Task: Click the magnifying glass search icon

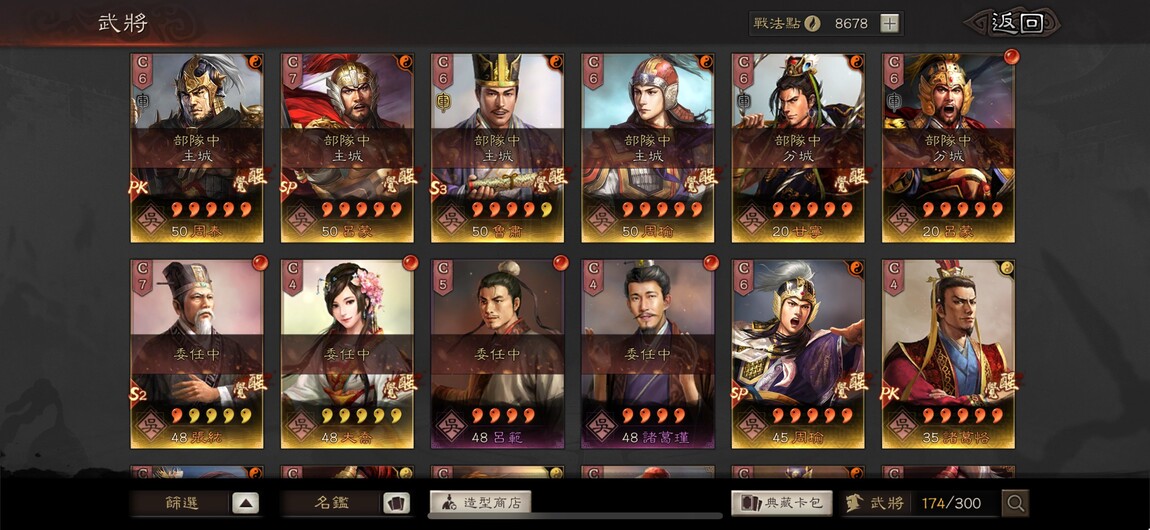Action: pyautogui.click(x=1015, y=503)
